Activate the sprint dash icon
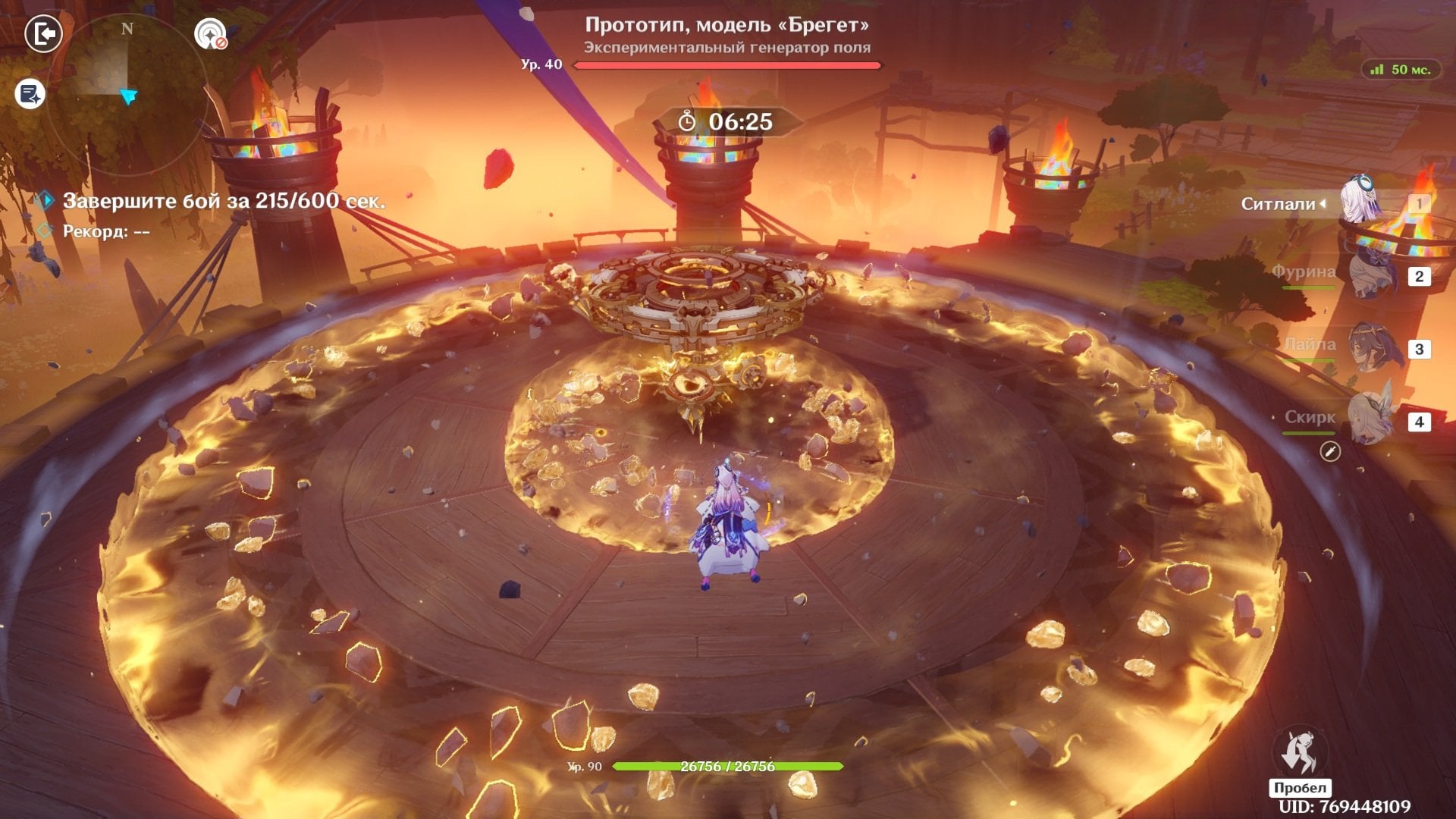 (x=1299, y=753)
